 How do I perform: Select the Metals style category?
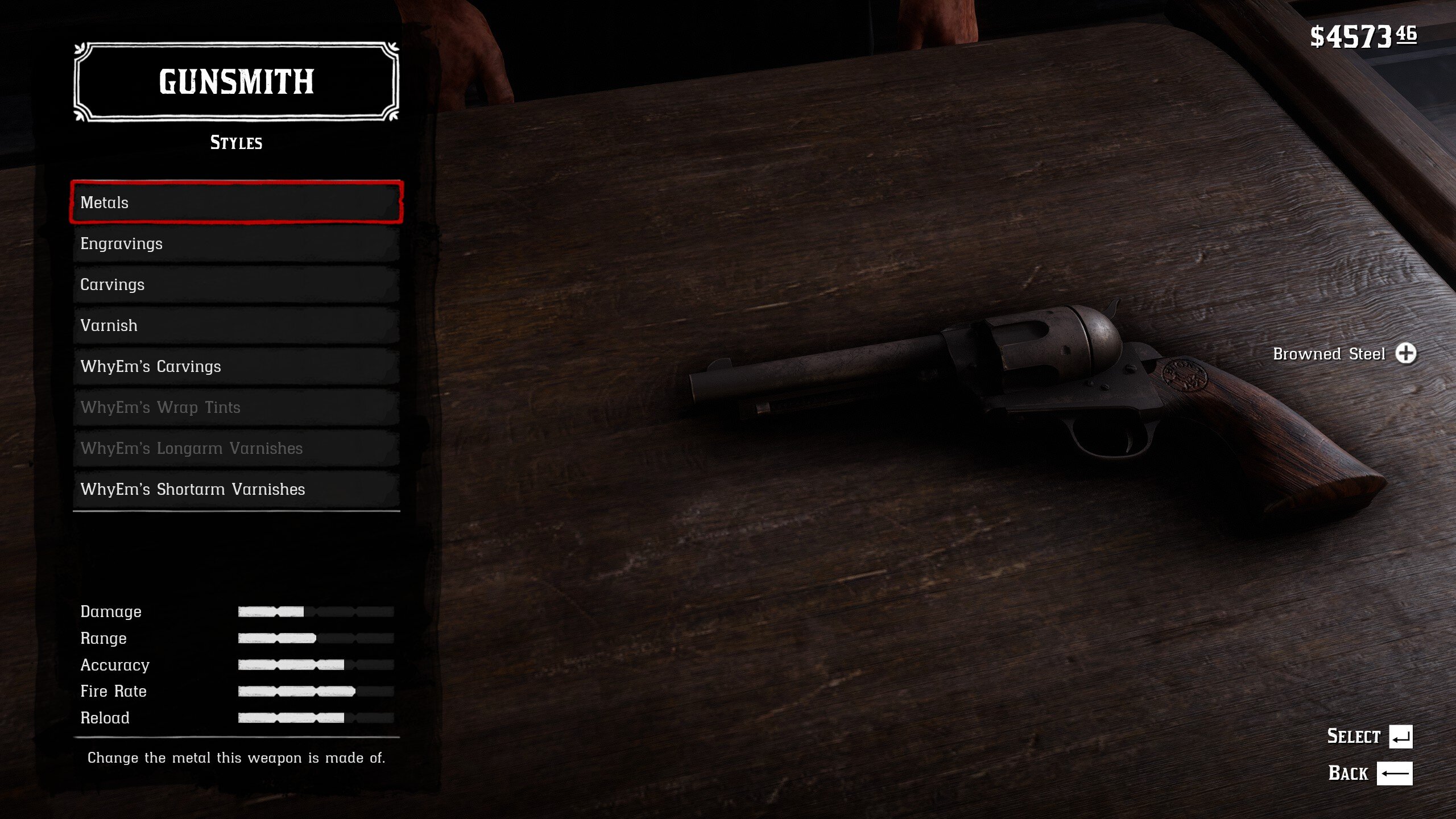point(236,202)
